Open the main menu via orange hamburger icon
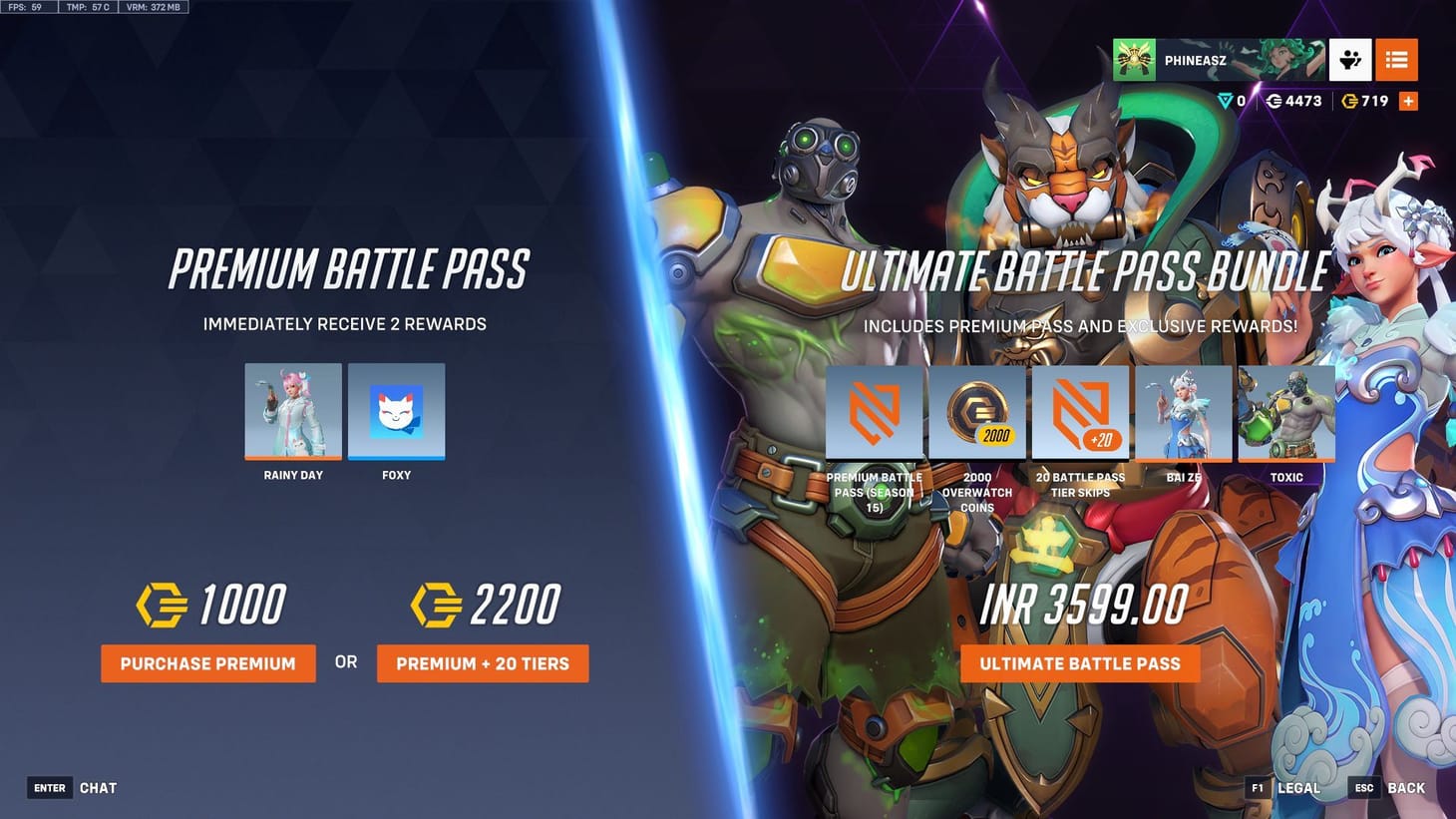Image resolution: width=1456 pixels, height=819 pixels. click(x=1397, y=60)
